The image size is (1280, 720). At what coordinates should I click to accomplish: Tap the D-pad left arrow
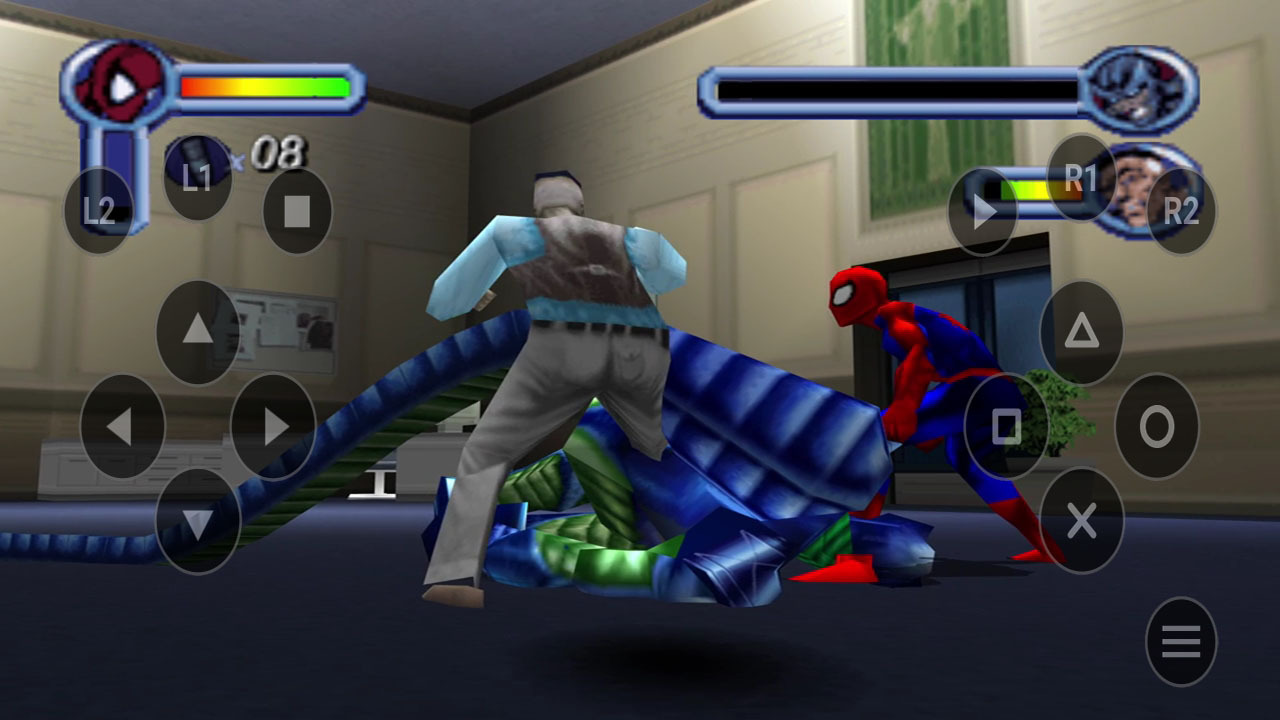coord(122,426)
